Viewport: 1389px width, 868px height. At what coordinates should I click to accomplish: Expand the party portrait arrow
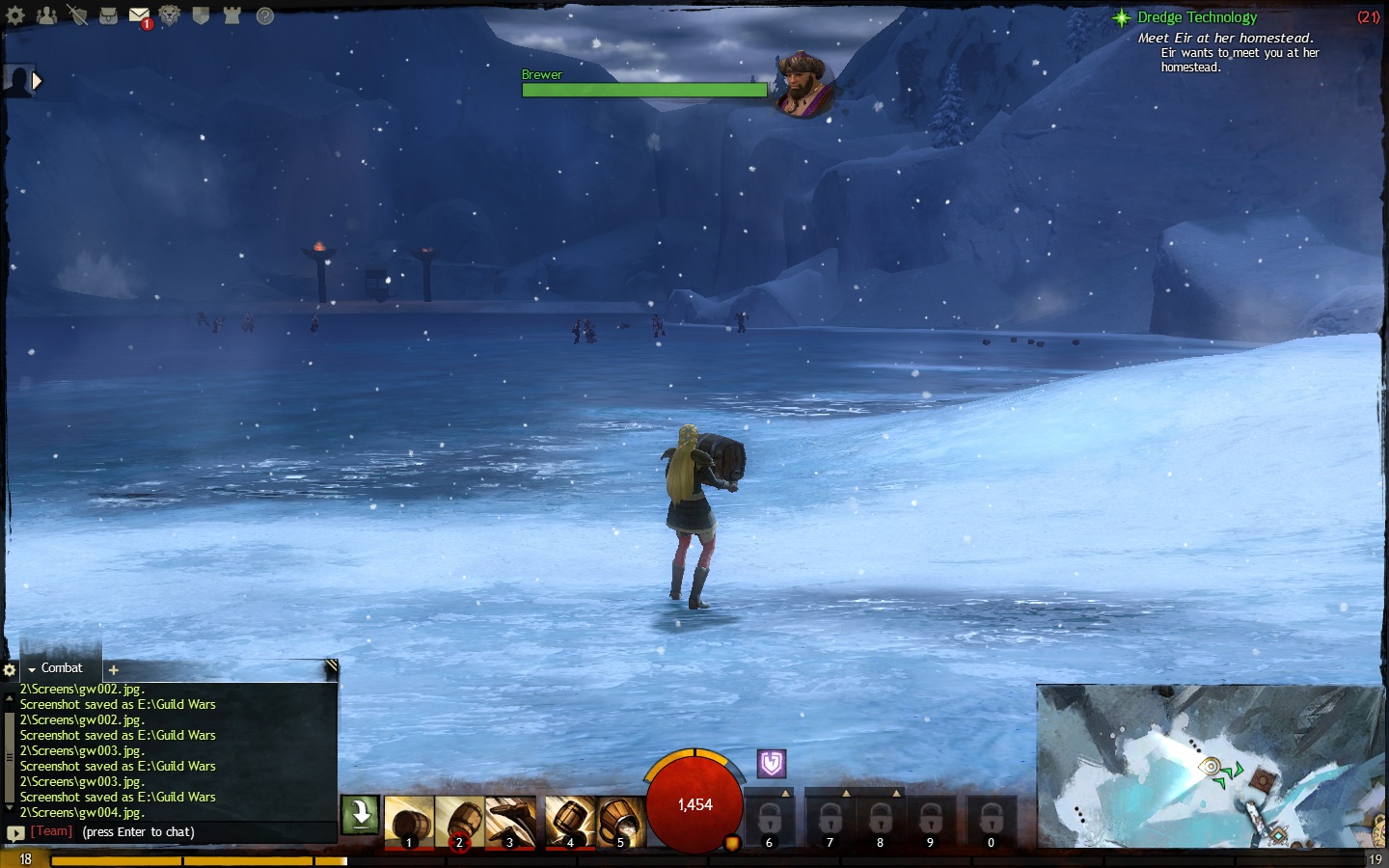tap(37, 81)
